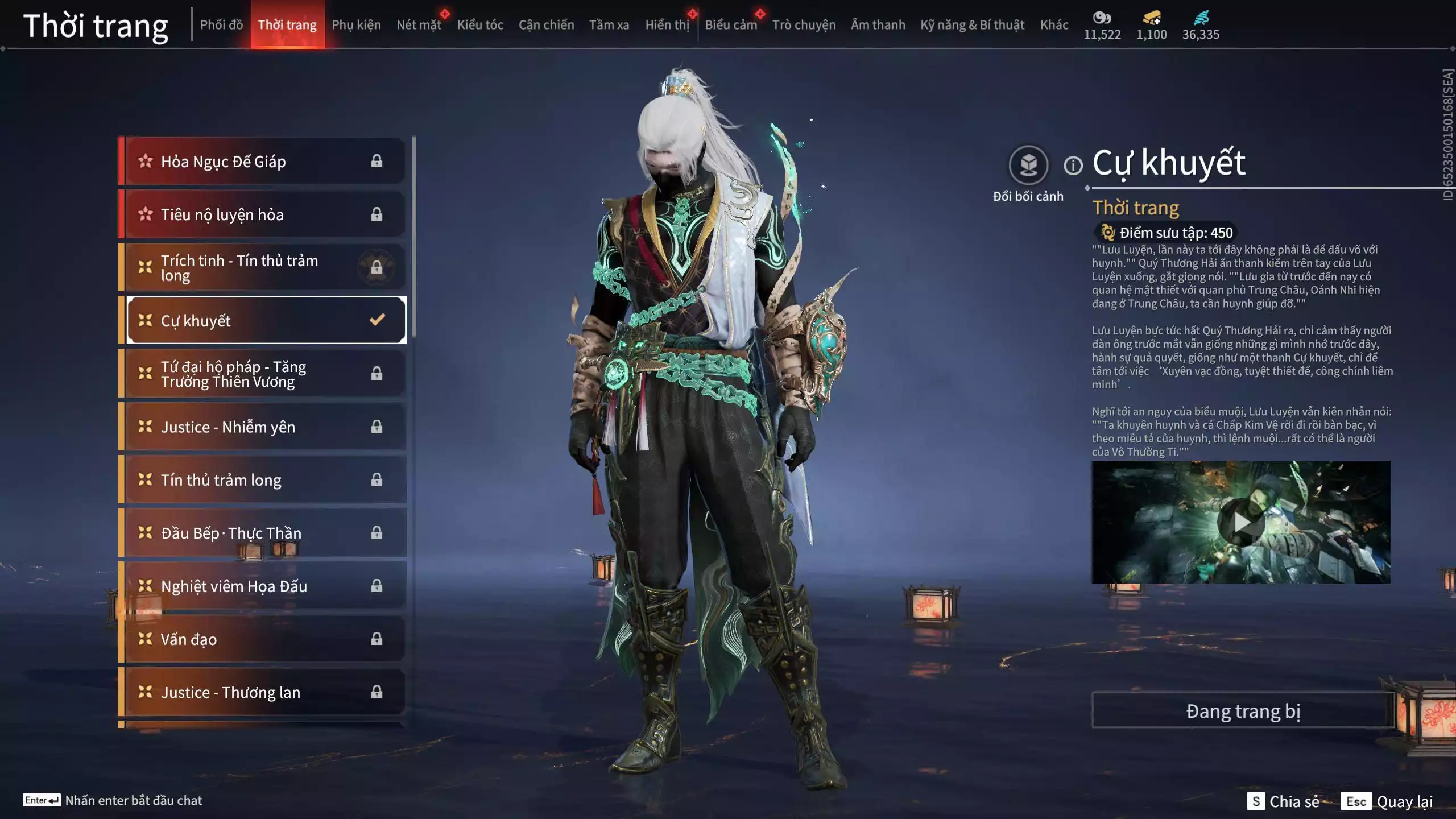
Task: Switch to Tầm xa tab
Action: click(x=609, y=25)
